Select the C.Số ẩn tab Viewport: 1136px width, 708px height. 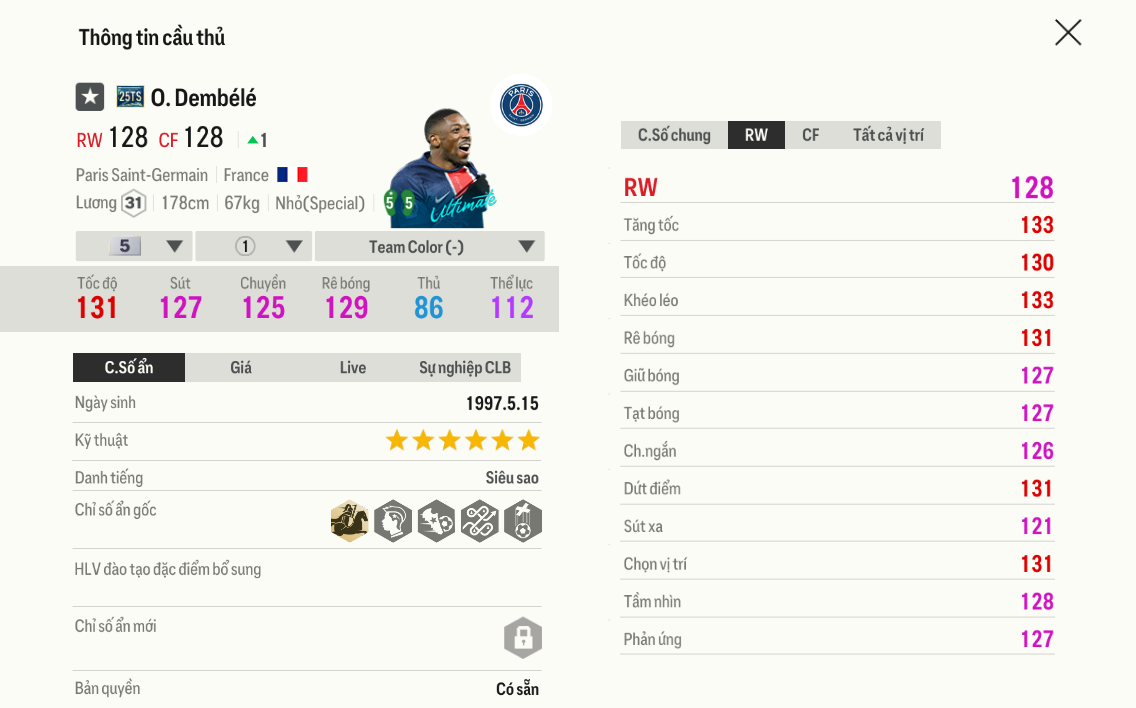coord(129,368)
